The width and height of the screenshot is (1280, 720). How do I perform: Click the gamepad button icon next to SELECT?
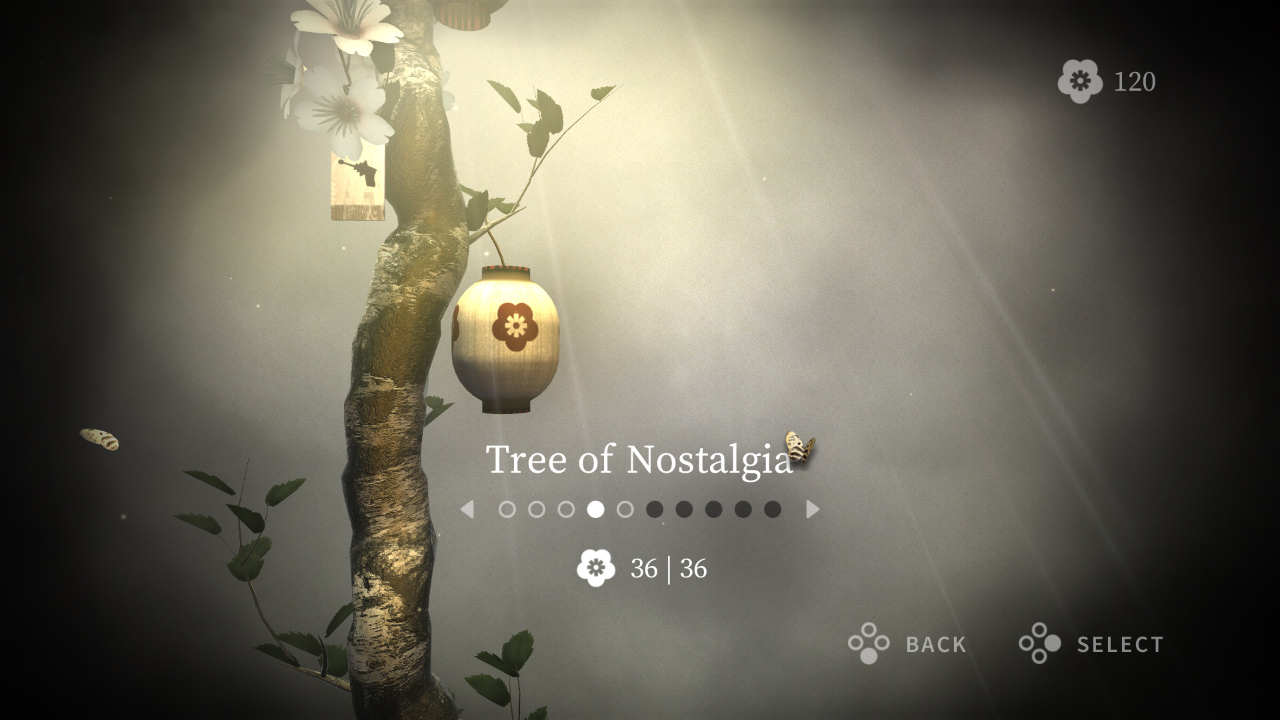pos(1039,644)
